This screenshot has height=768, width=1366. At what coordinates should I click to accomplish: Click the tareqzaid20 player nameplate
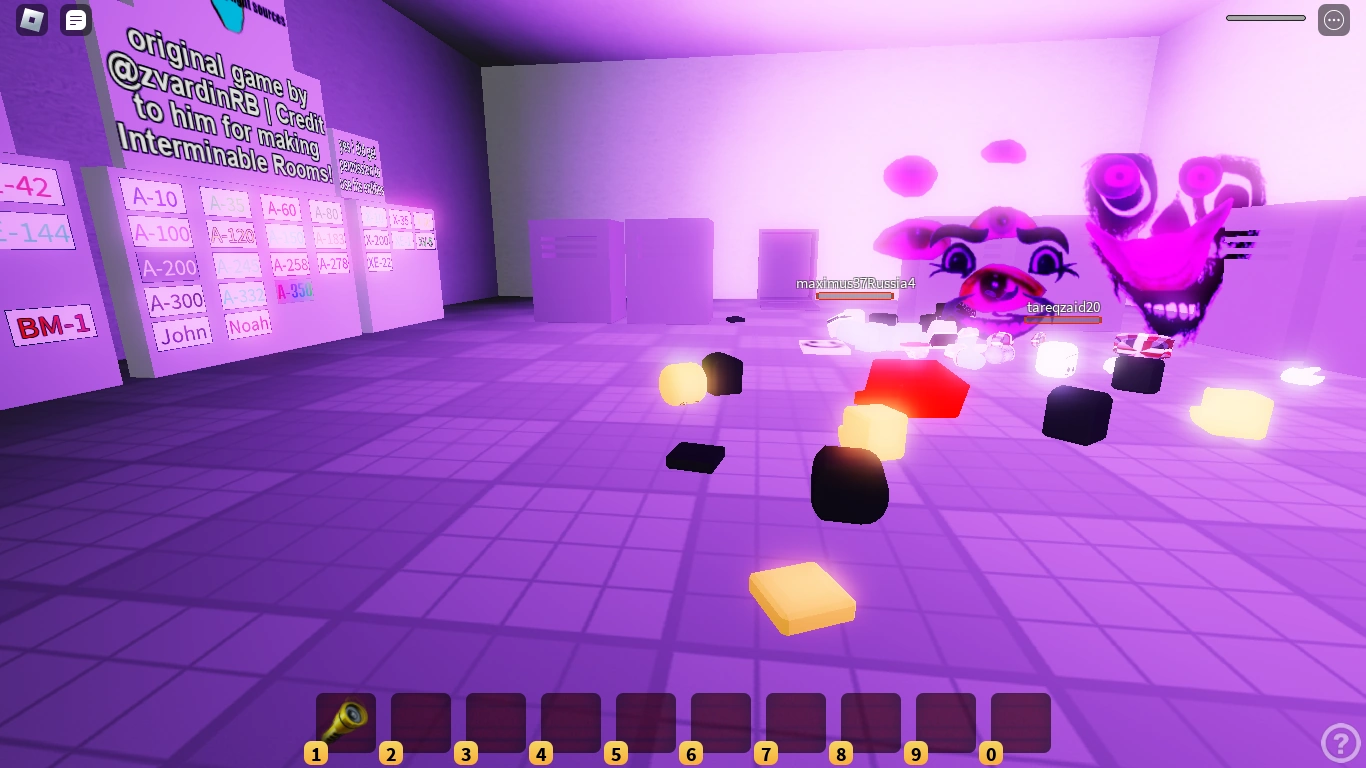1063,308
